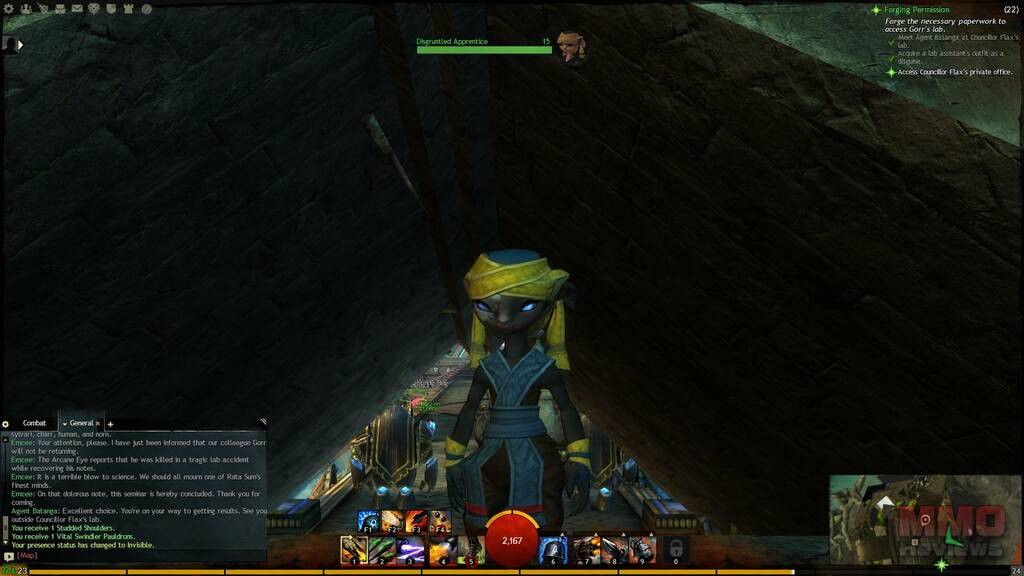The height and width of the screenshot is (576, 1024).
Task: Activate utility skill in slot 8
Action: (x=613, y=550)
